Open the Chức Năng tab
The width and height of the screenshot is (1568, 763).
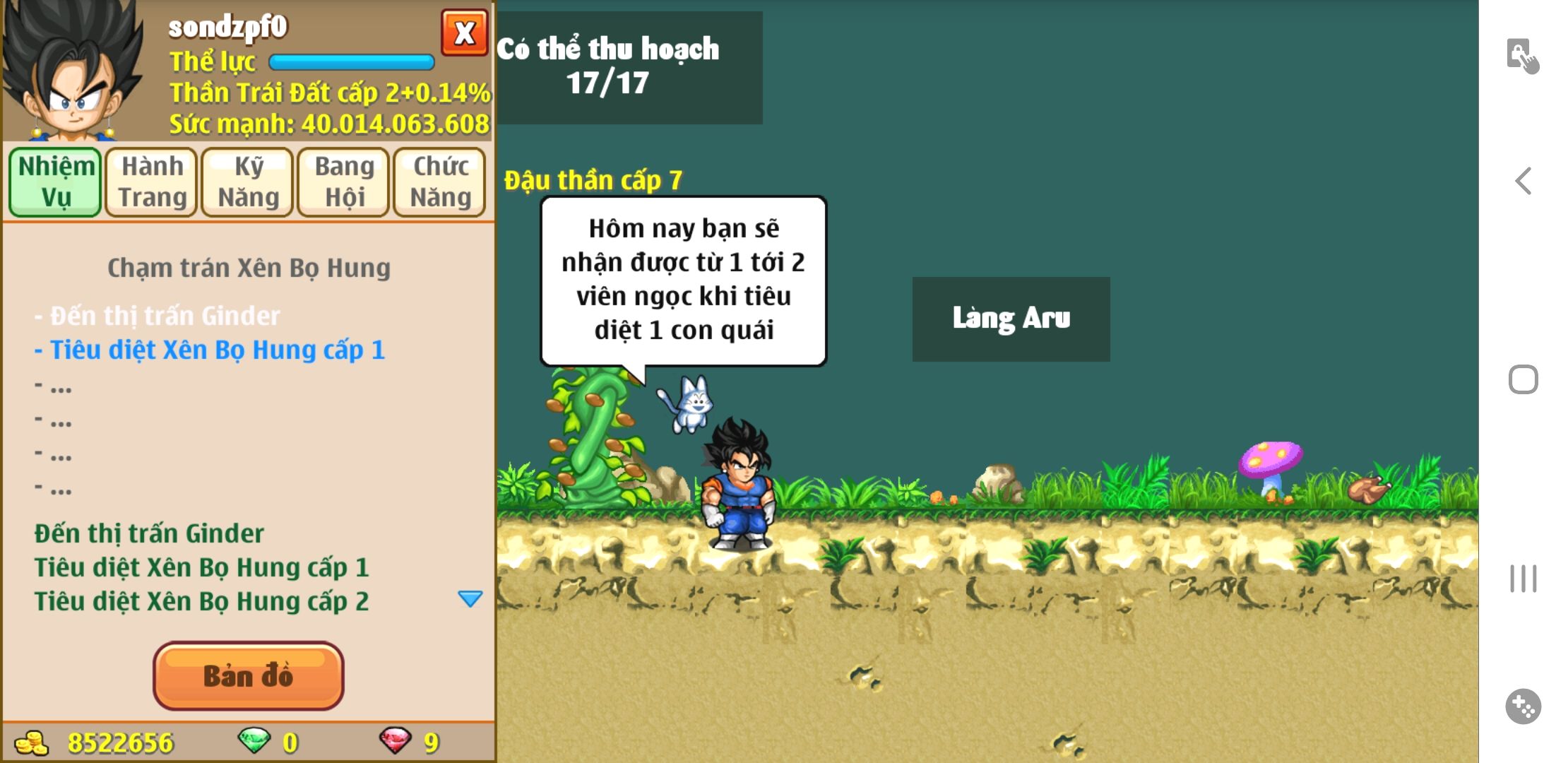pos(440,182)
